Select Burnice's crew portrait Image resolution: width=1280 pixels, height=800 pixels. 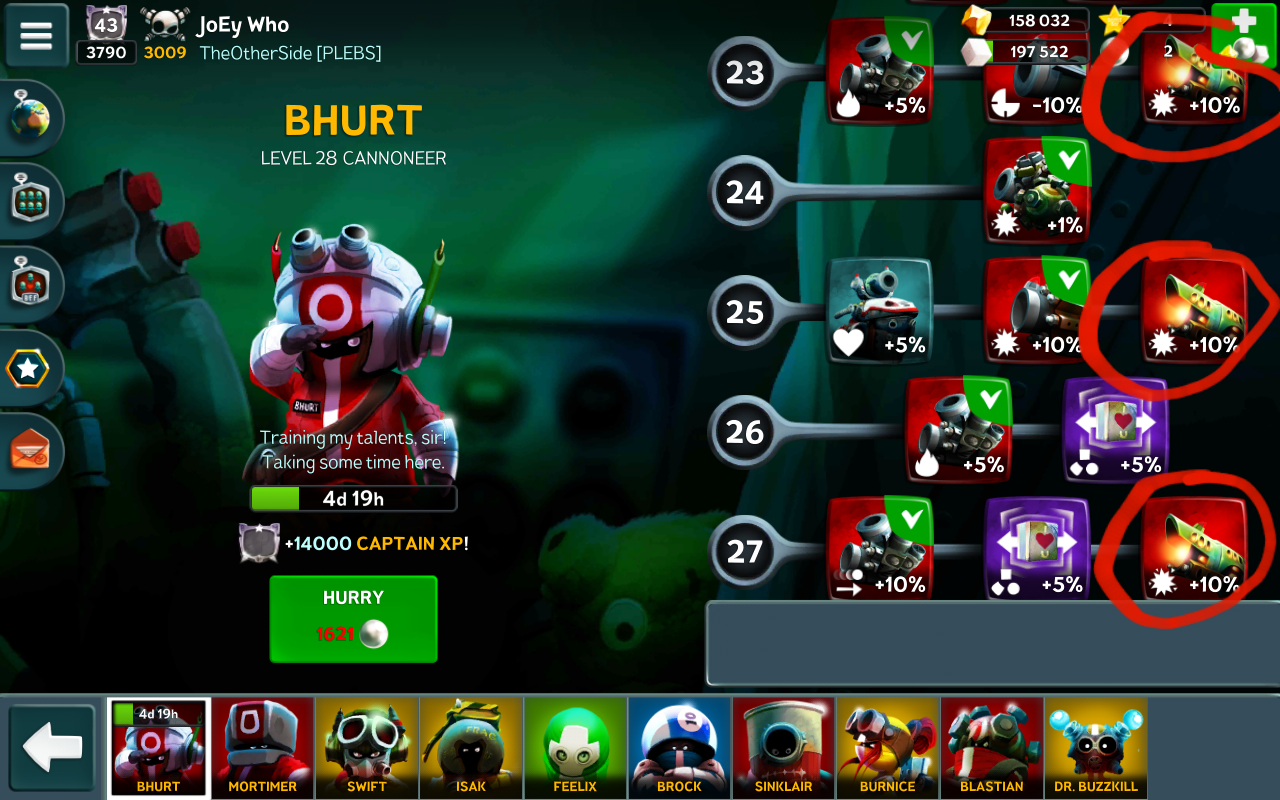pos(887,747)
